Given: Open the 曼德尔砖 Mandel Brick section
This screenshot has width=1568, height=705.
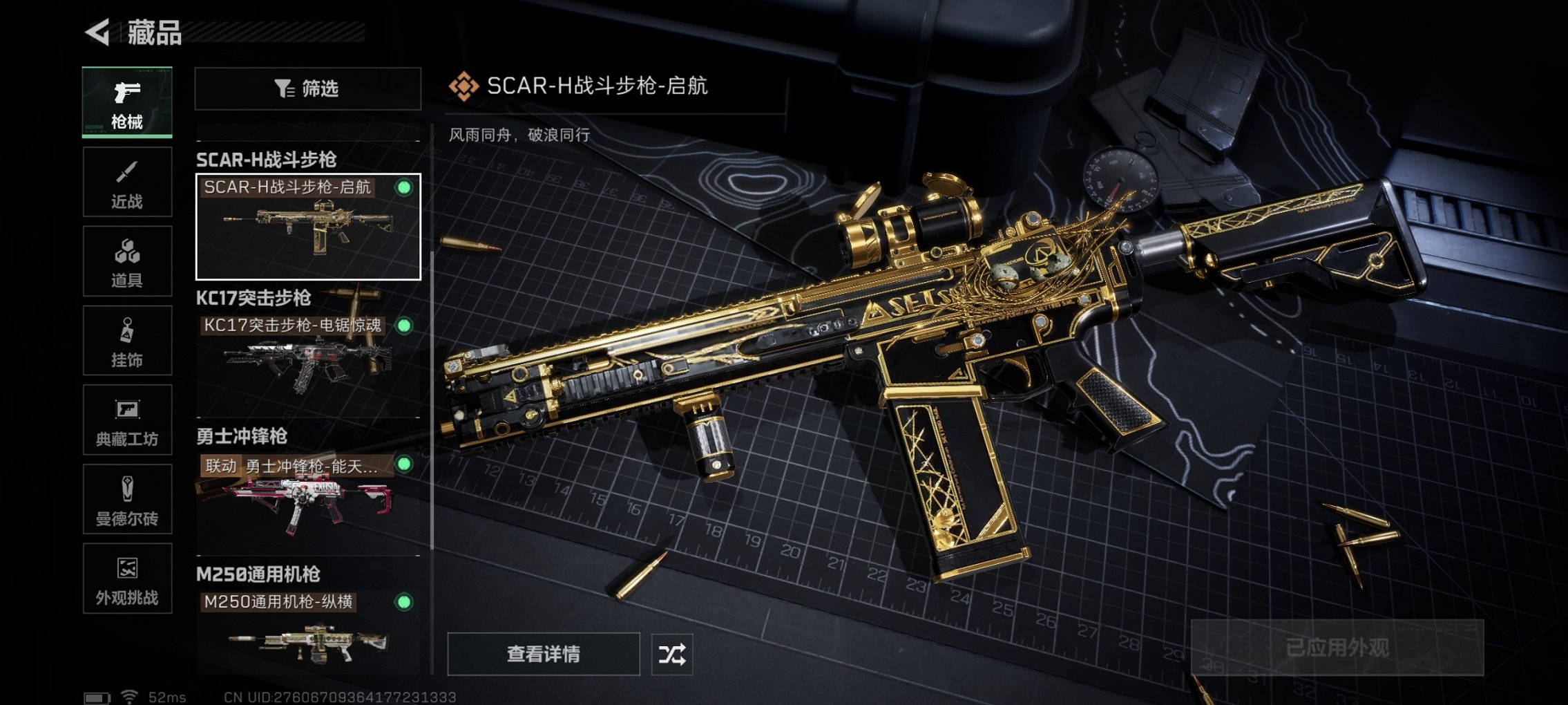Looking at the screenshot, I should pos(126,500).
